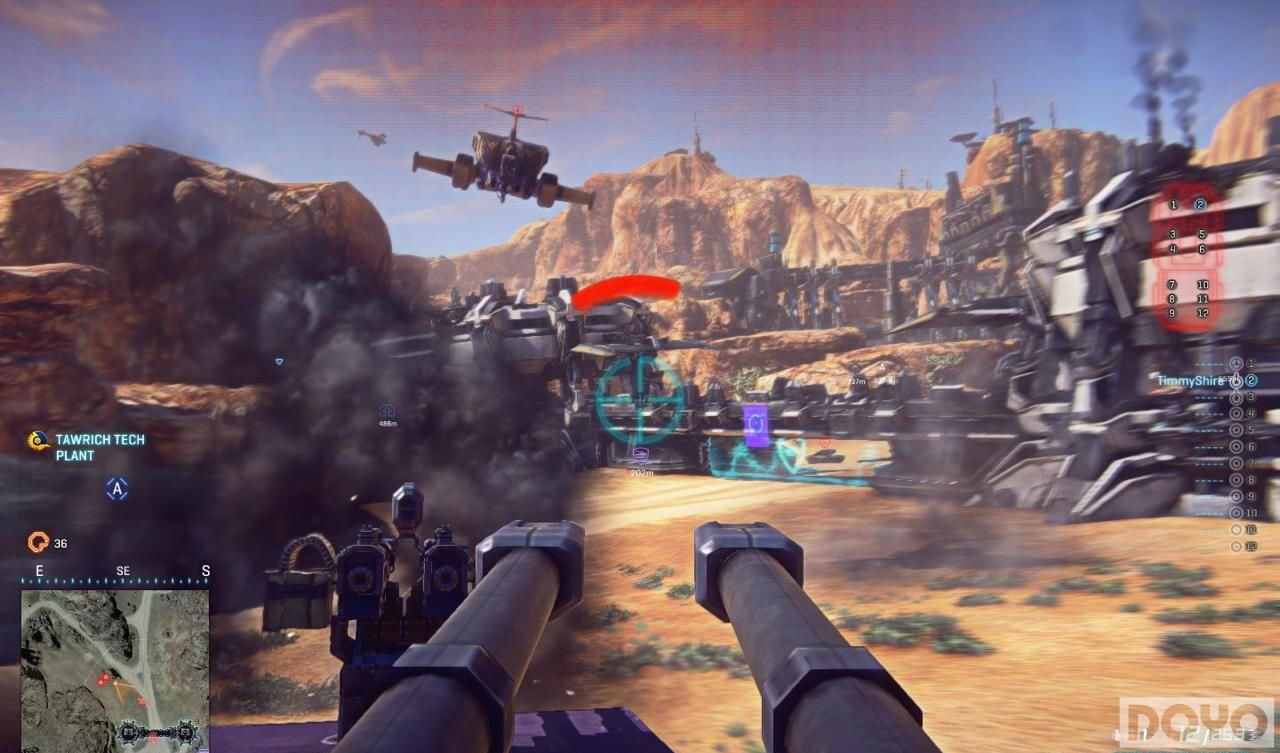This screenshot has height=753, width=1280.
Task: Select squad slot 1 in the list
Action: click(x=1237, y=363)
